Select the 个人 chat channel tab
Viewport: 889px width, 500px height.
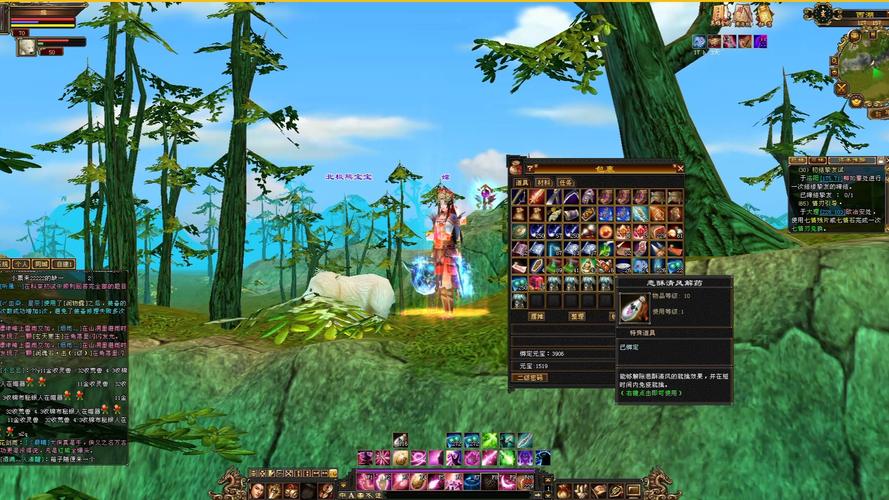coord(19,266)
